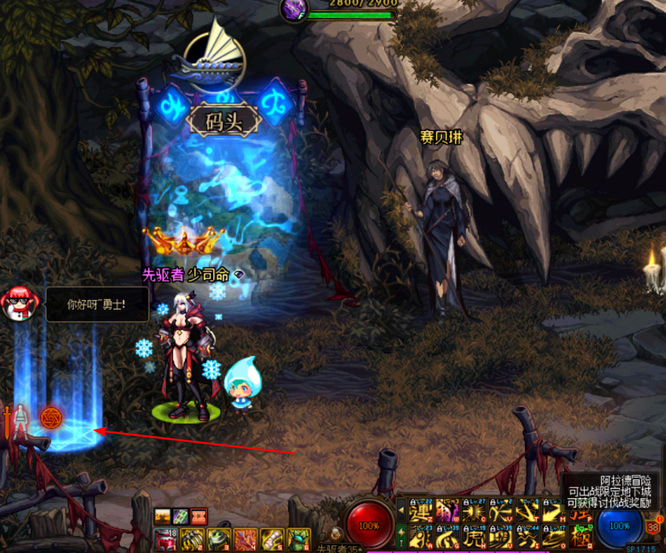Viewport: 666px width, 553px height.
Task: Use the yellow scroll quick slot item
Action: tap(271, 540)
